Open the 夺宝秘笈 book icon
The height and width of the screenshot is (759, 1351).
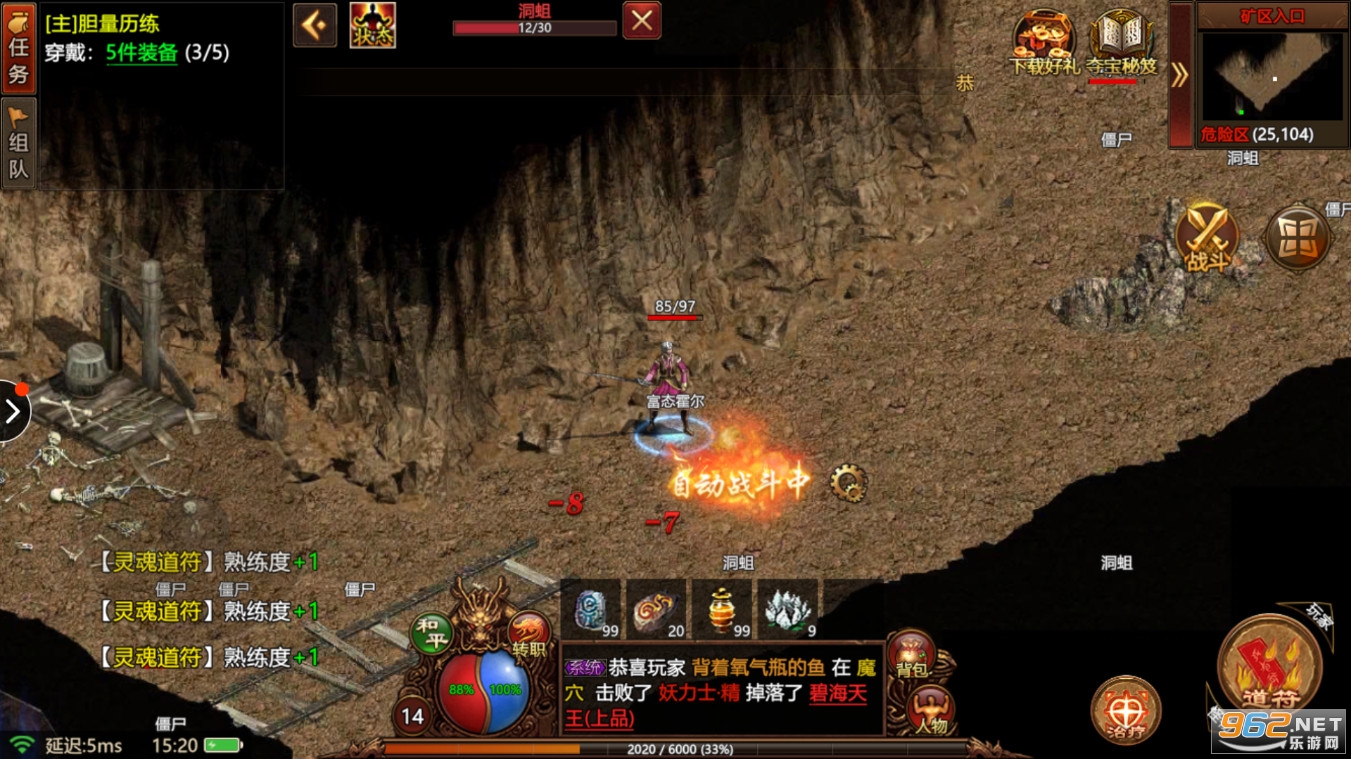pos(1121,43)
